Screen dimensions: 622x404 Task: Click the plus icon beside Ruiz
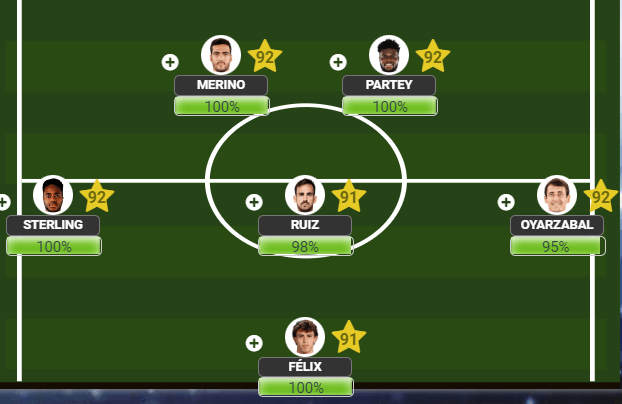254,202
